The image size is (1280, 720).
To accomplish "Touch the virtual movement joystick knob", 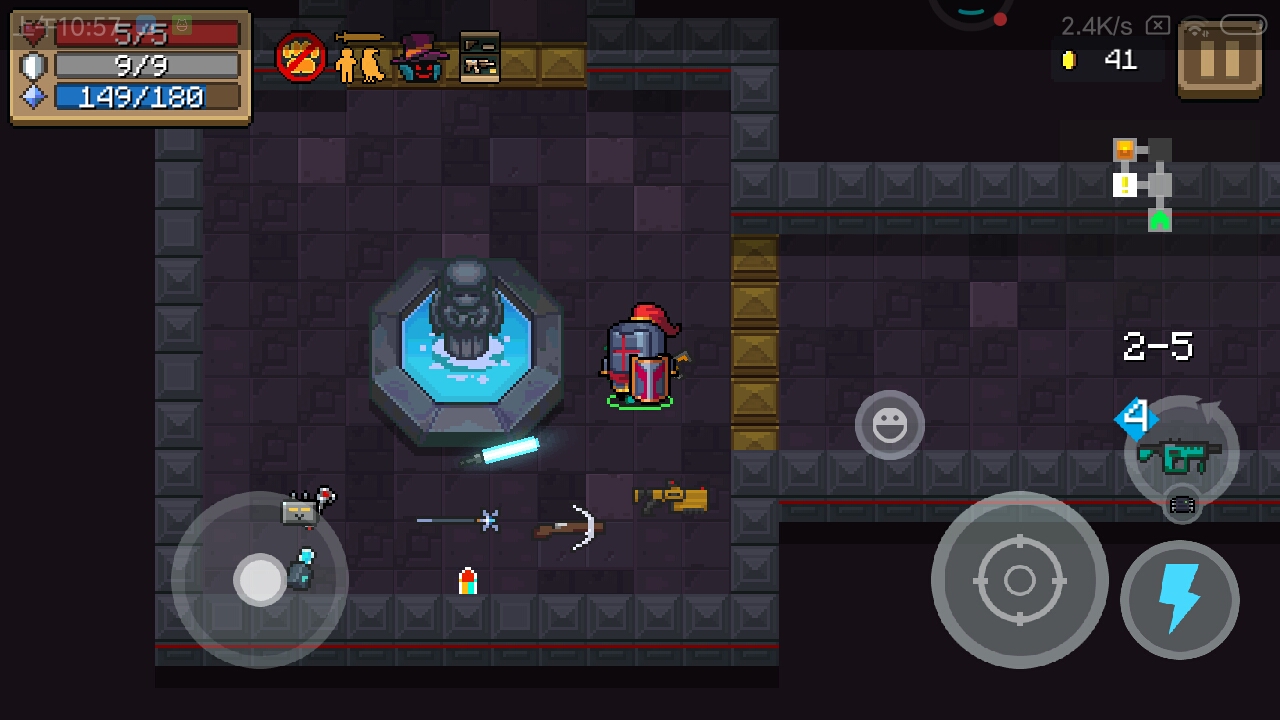I will coord(261,580).
